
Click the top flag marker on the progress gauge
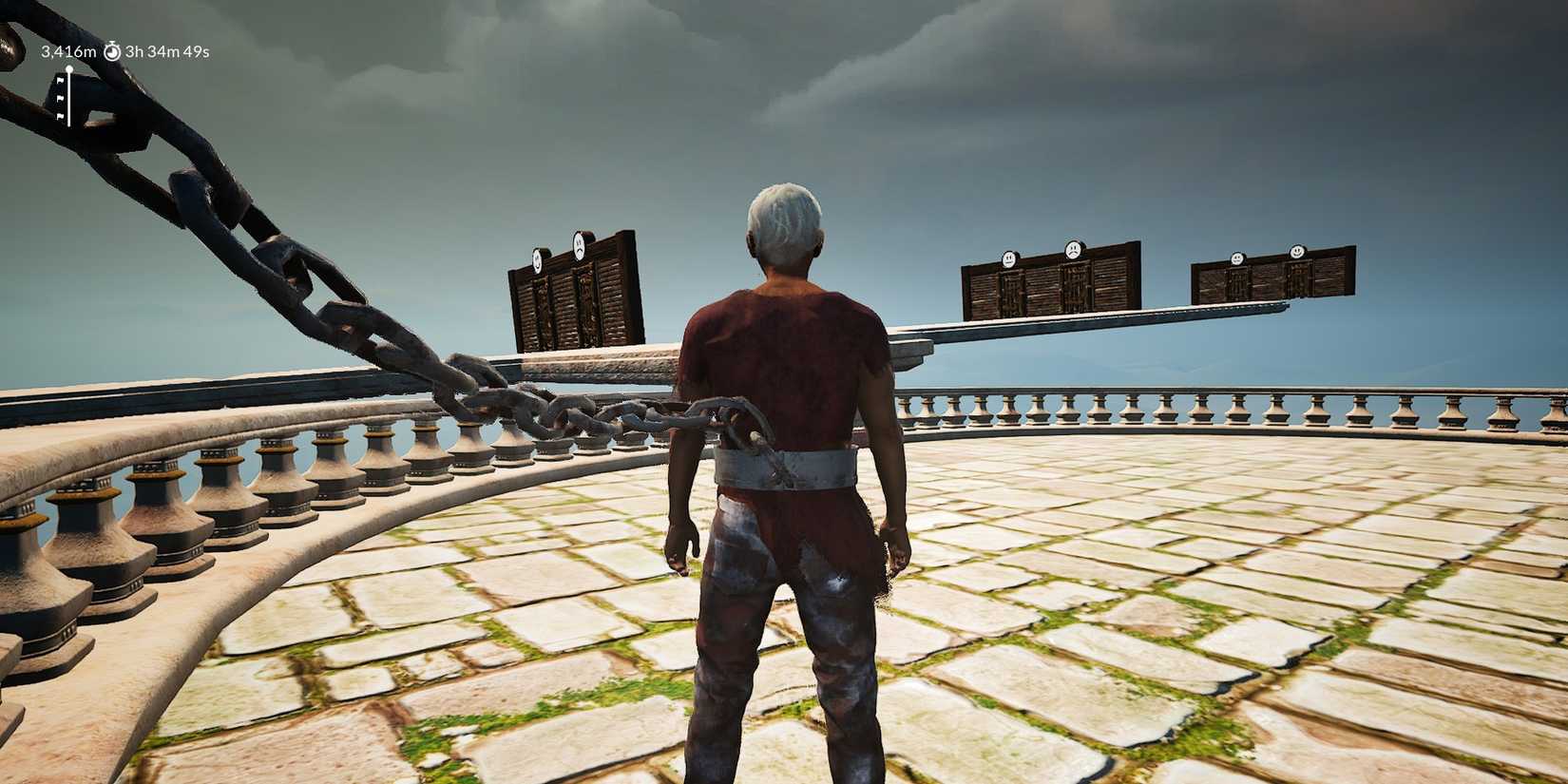[x=61, y=81]
